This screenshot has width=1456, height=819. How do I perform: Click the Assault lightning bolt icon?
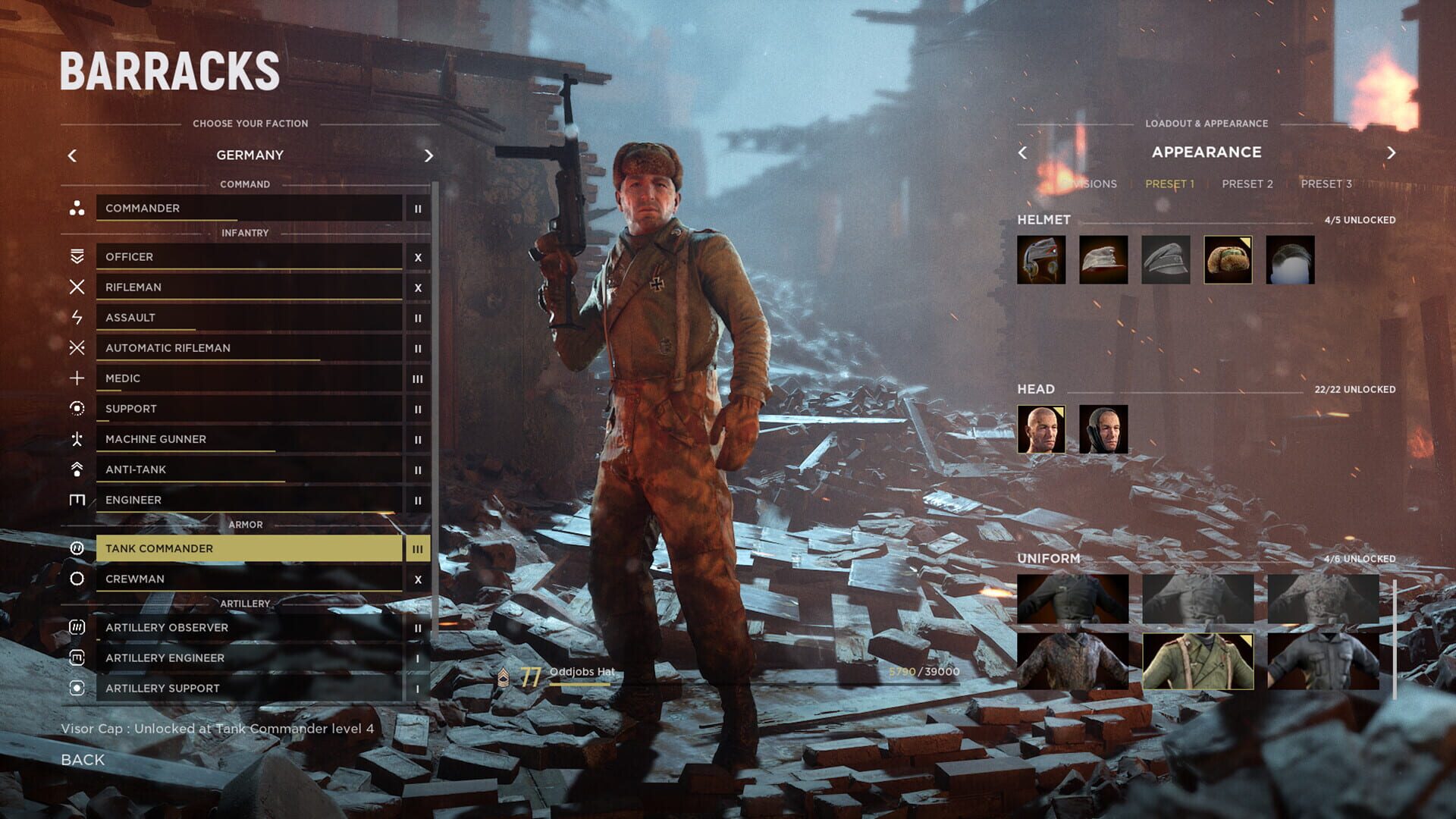point(76,317)
